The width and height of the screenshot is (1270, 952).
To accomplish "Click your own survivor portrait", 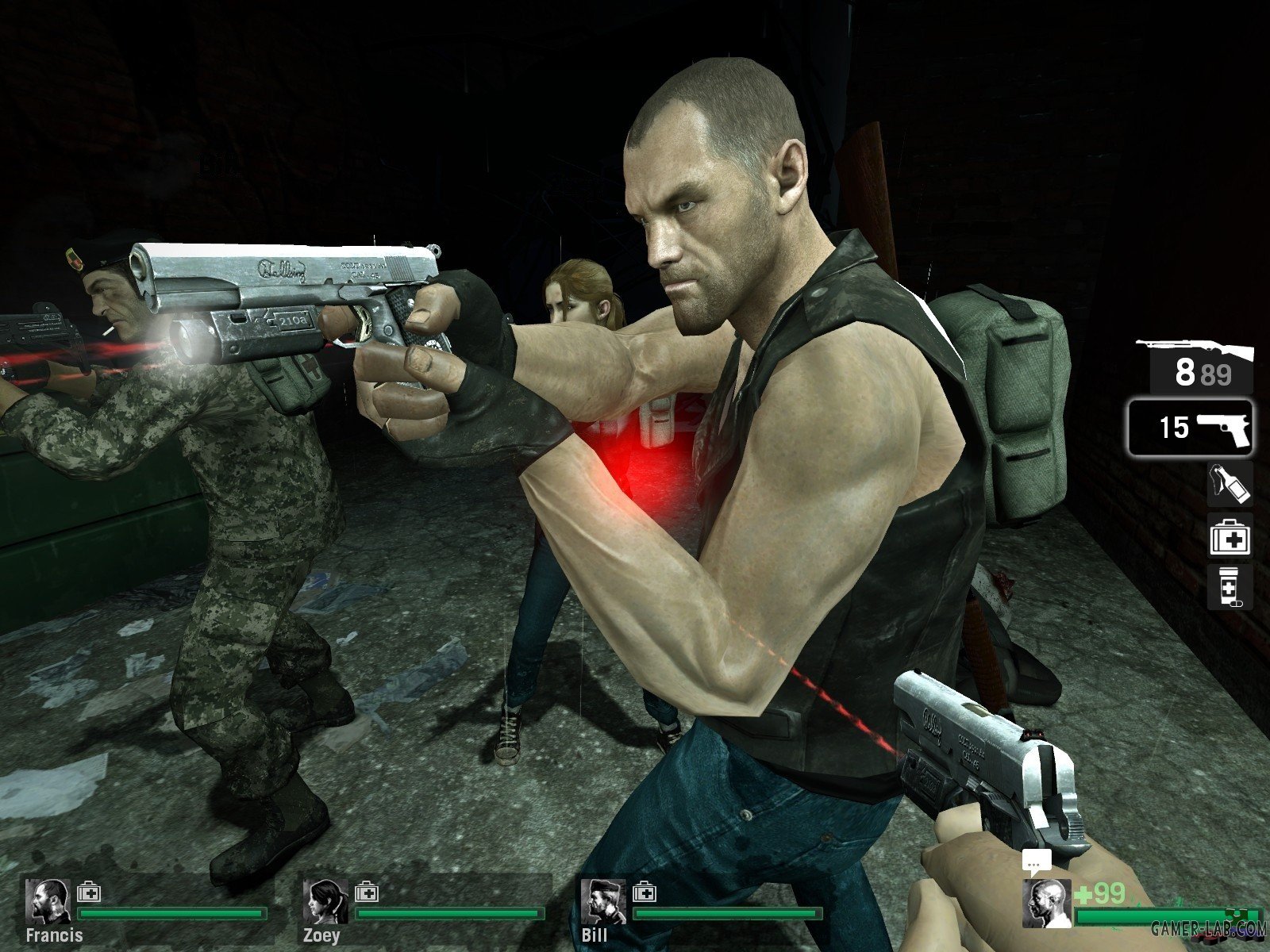I will point(1047,903).
